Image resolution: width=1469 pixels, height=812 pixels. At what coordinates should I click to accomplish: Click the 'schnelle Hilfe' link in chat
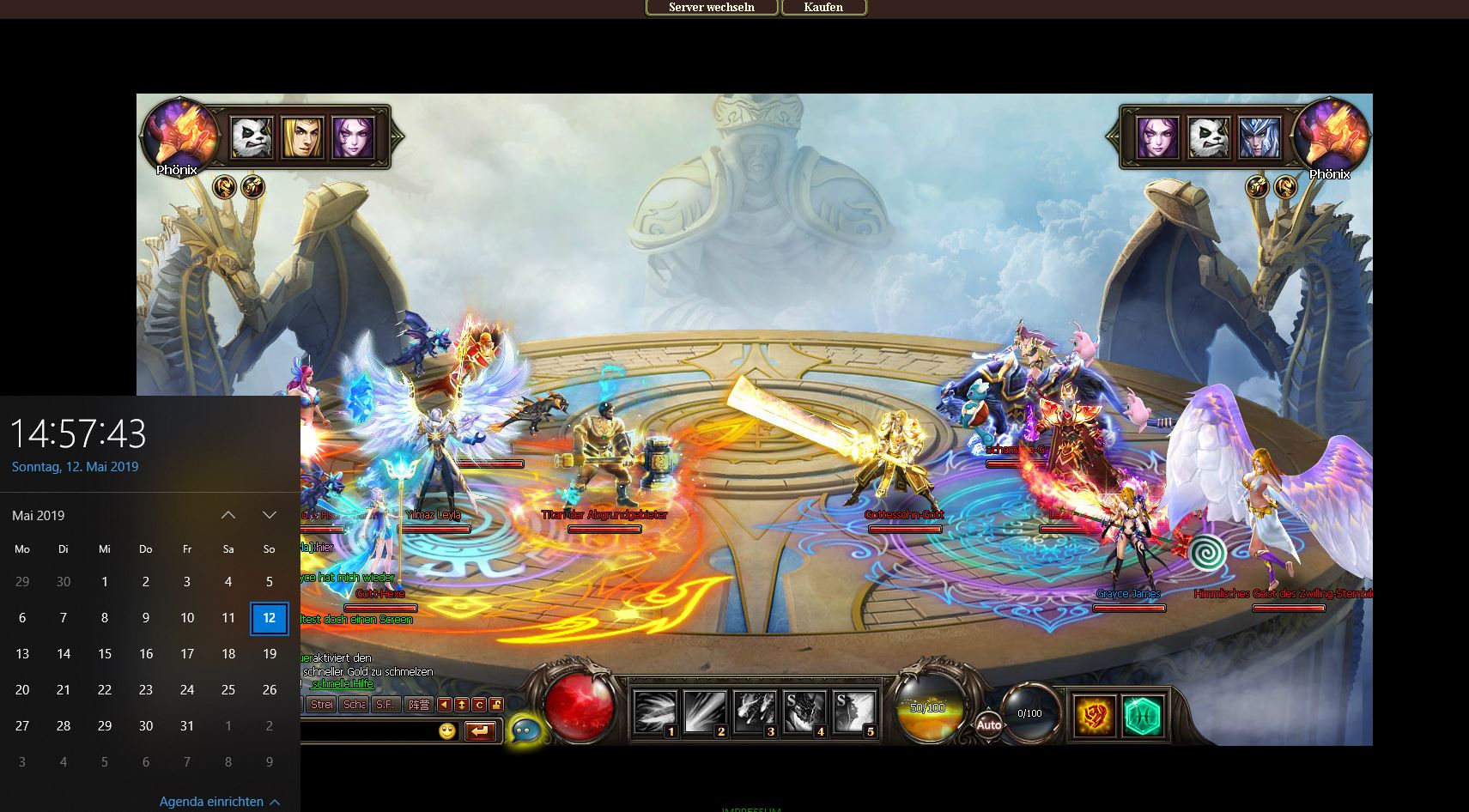click(x=342, y=684)
